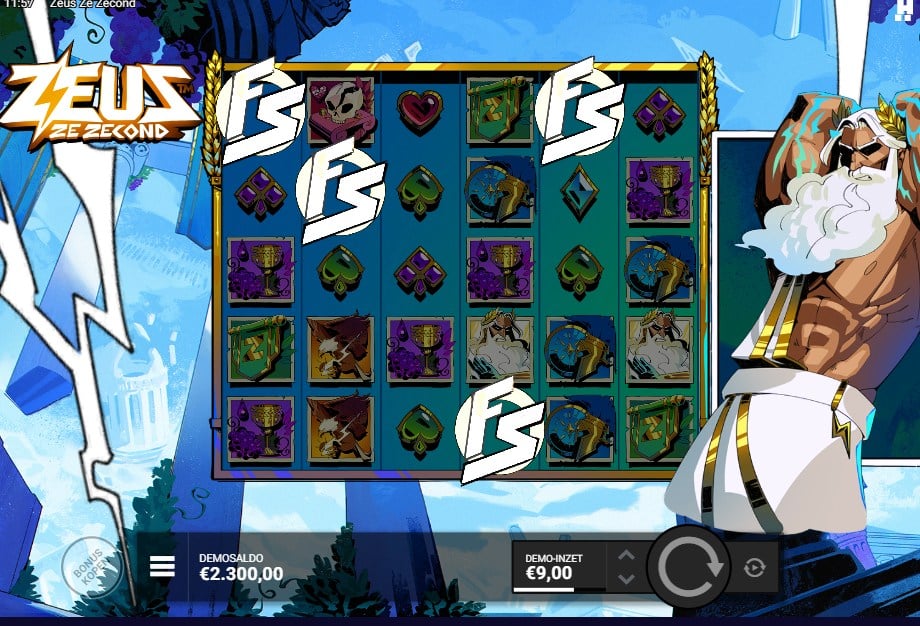Increase the bet with the up arrow
This screenshot has height=626, width=920.
626,556
